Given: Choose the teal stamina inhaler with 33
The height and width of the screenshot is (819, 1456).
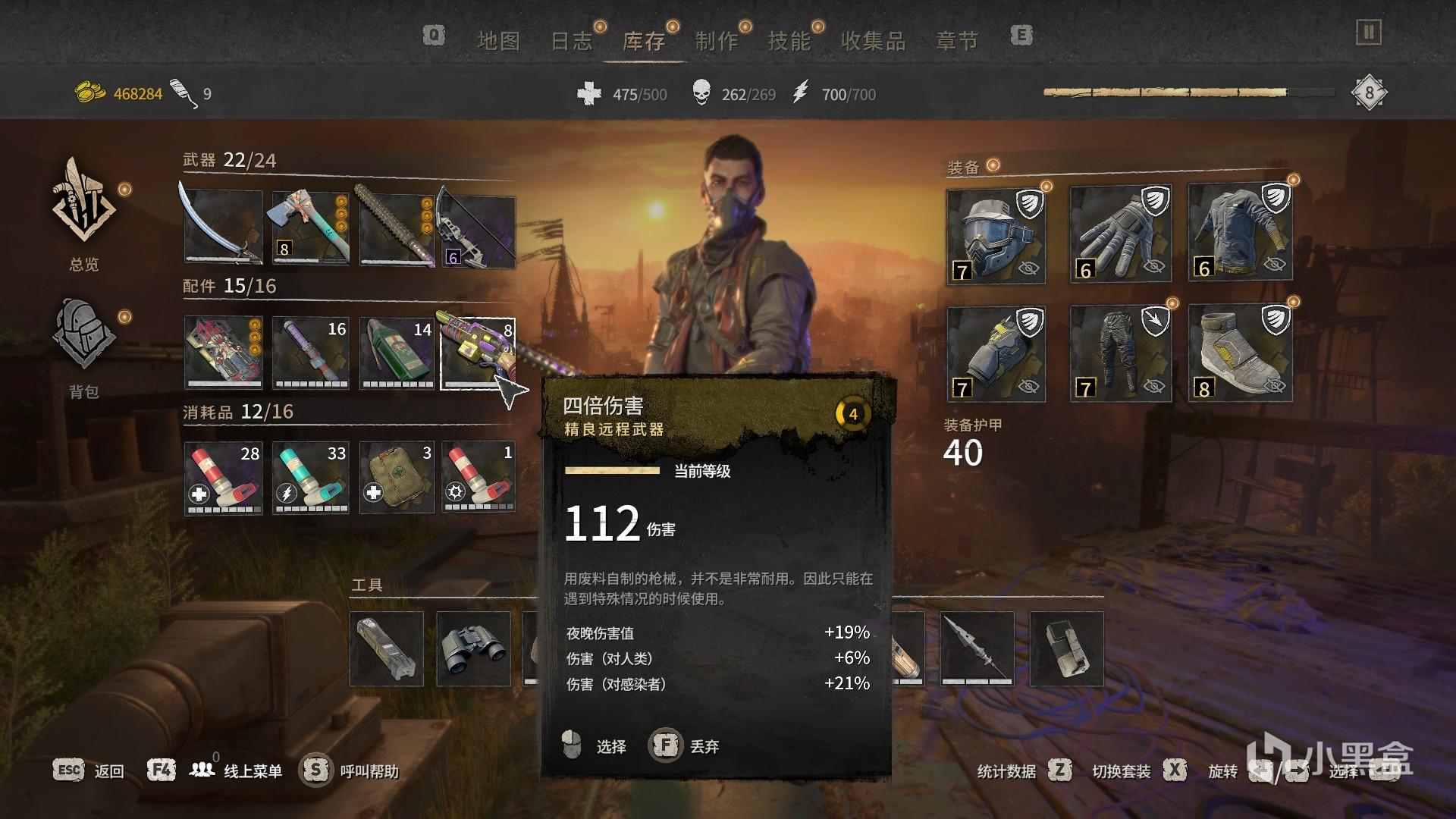Looking at the screenshot, I should [x=311, y=478].
